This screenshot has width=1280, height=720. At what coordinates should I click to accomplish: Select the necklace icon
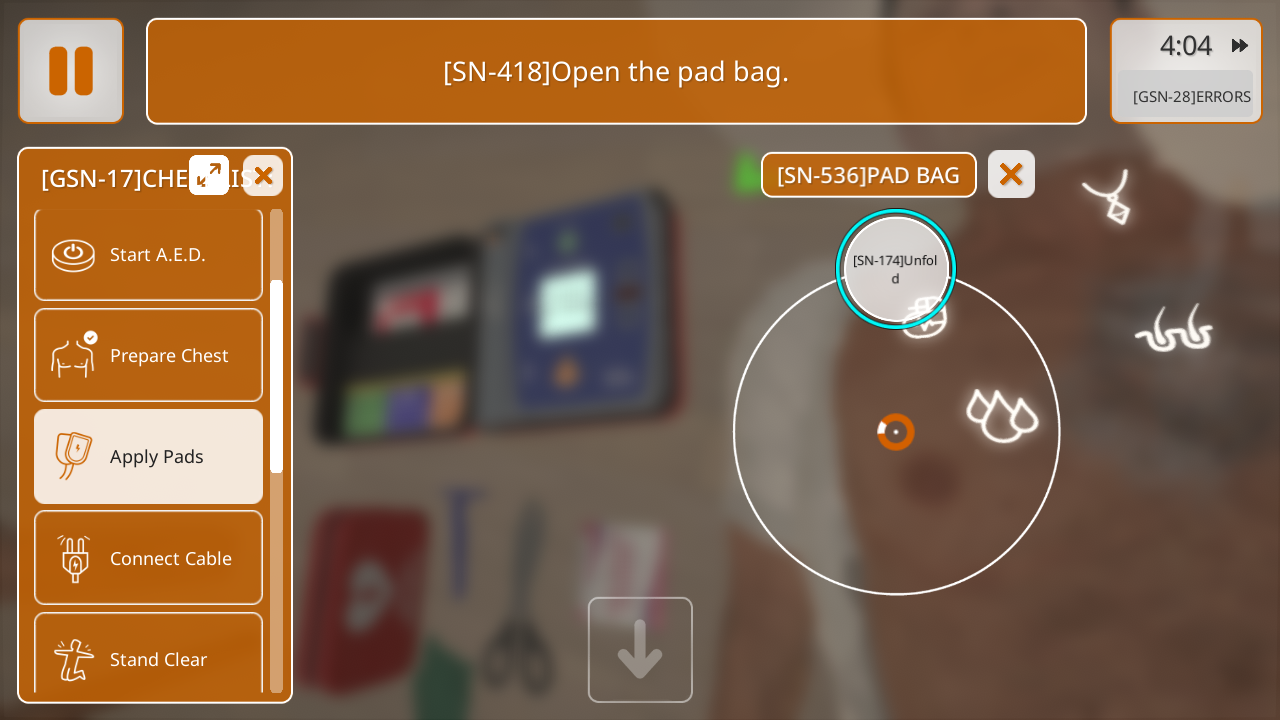[x=1109, y=196]
